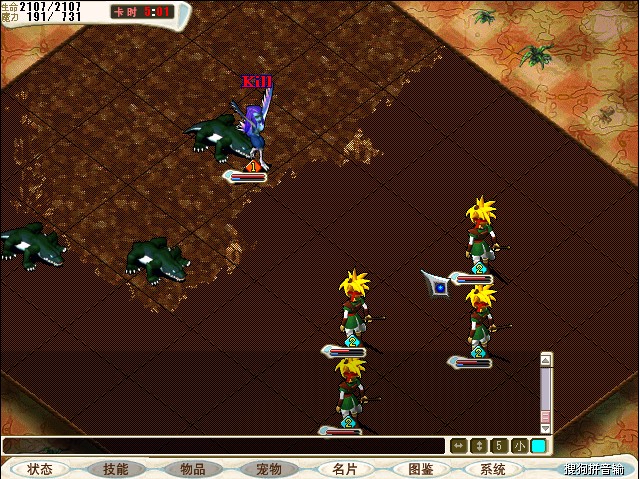
Task: Click the vertical arrows chat height button
Action: coord(479,446)
